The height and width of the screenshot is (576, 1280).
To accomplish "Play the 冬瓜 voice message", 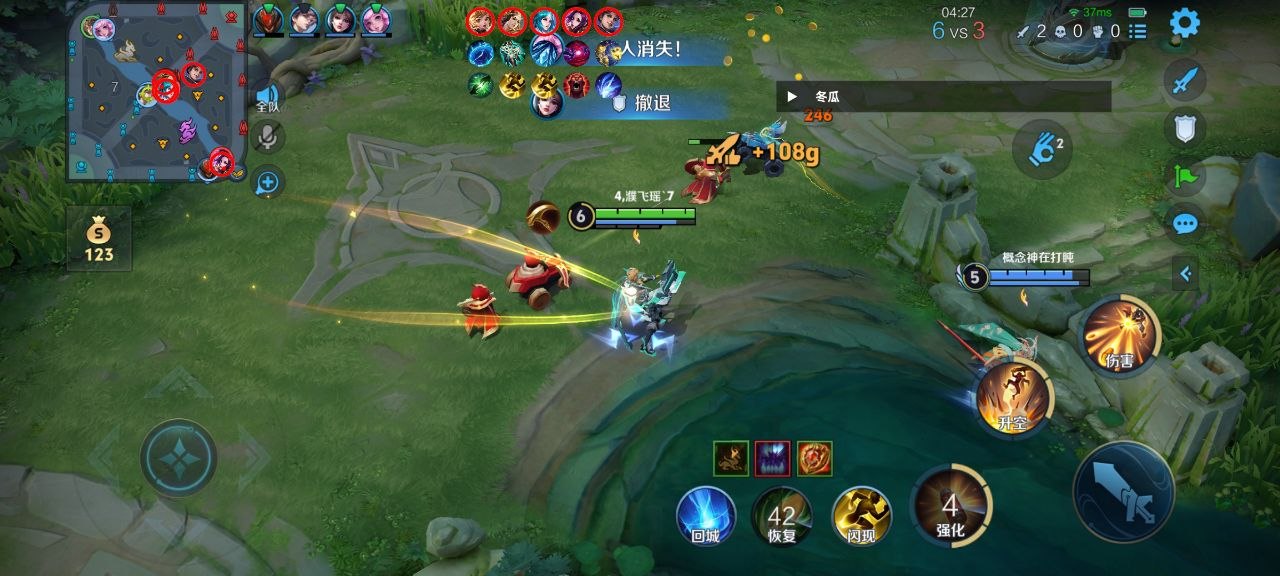I will tap(793, 97).
